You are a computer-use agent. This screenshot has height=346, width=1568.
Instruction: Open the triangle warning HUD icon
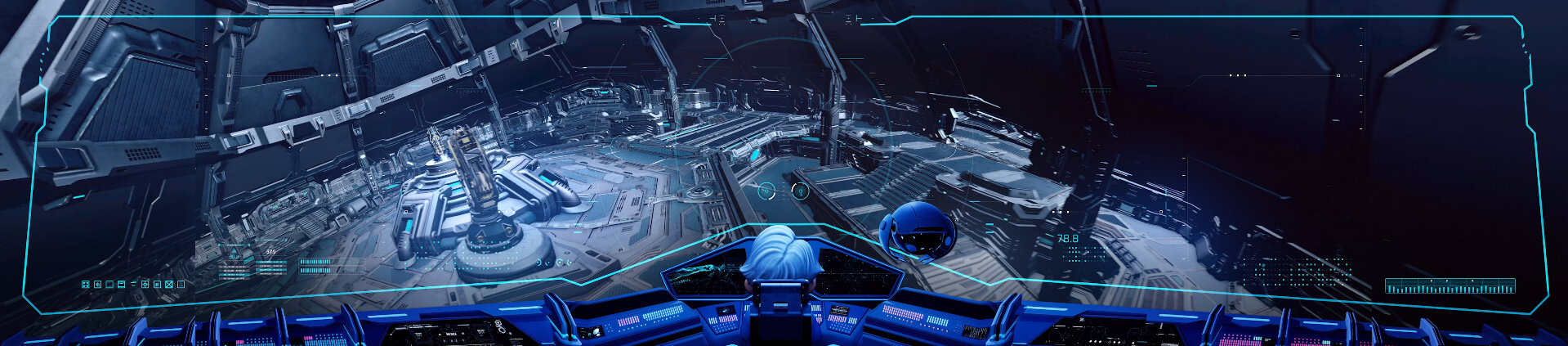(x=181, y=285)
